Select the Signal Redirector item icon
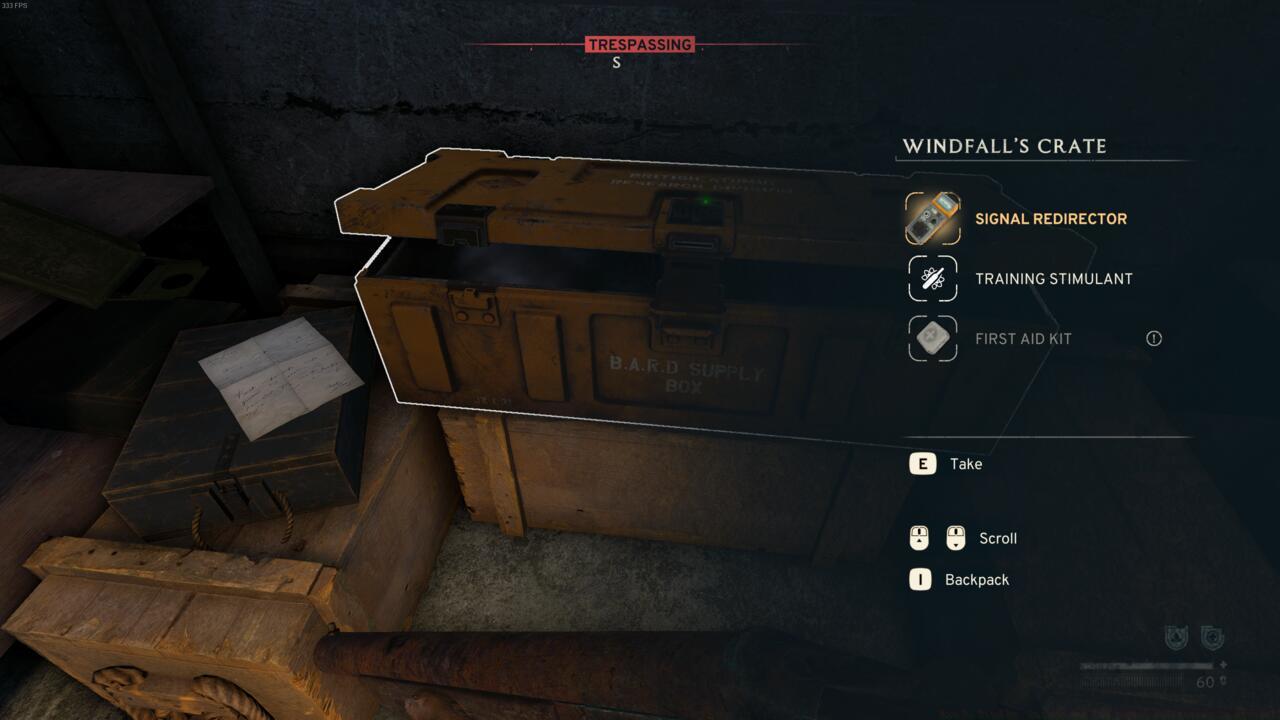This screenshot has width=1280, height=720. (x=931, y=218)
